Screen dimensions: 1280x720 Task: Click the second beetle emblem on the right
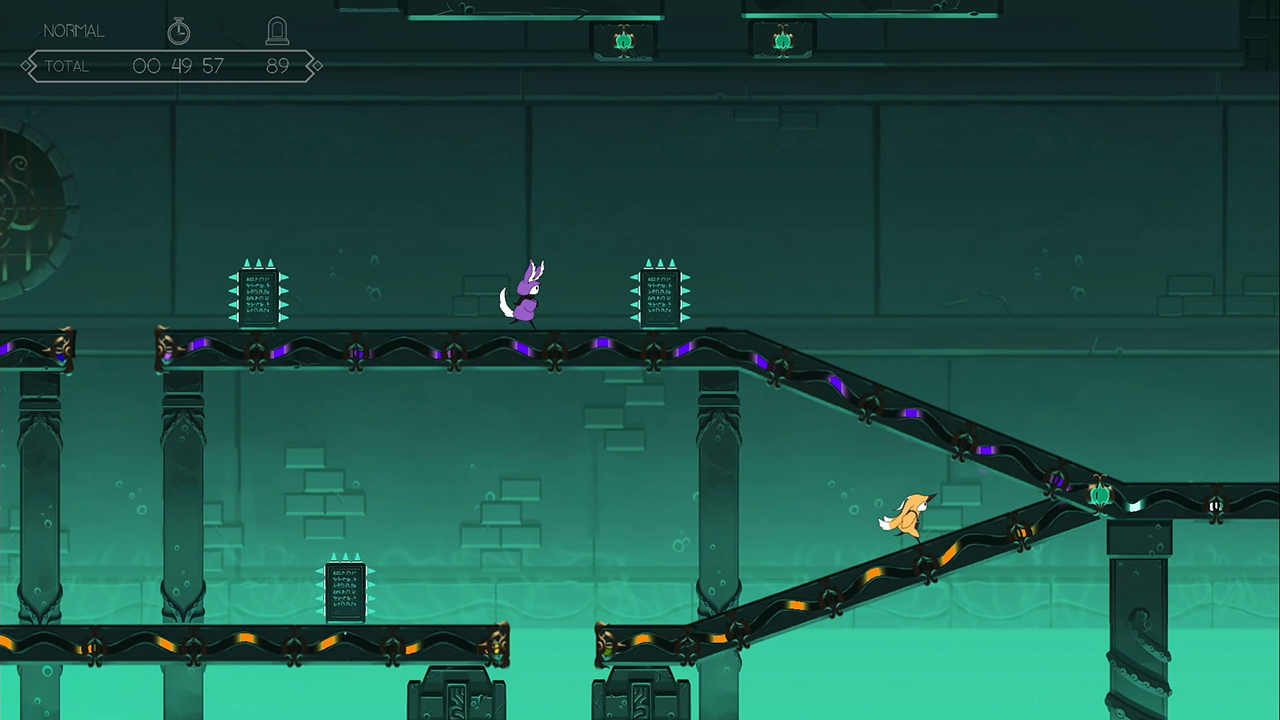click(x=783, y=39)
